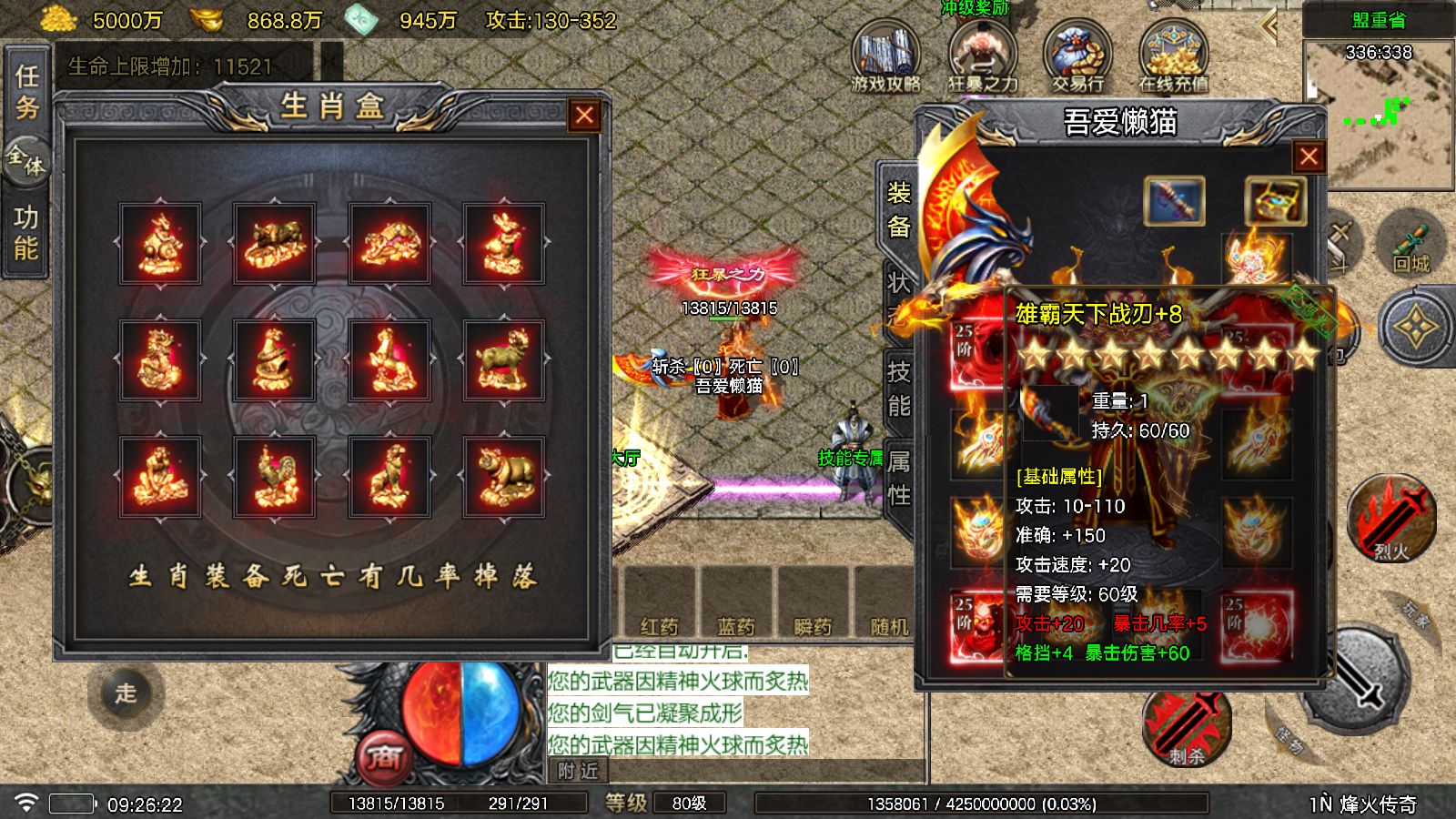Select the golden ox zodiac slot
1456x819 pixels.
coord(275,244)
